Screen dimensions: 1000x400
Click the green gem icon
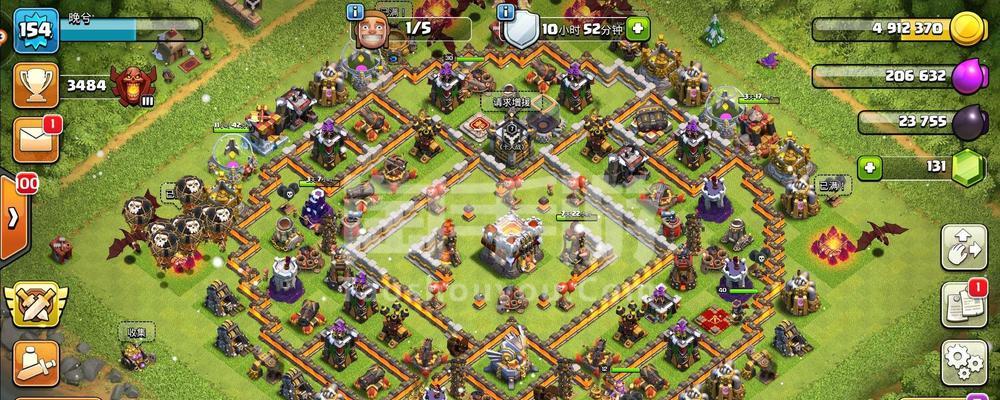967,167
